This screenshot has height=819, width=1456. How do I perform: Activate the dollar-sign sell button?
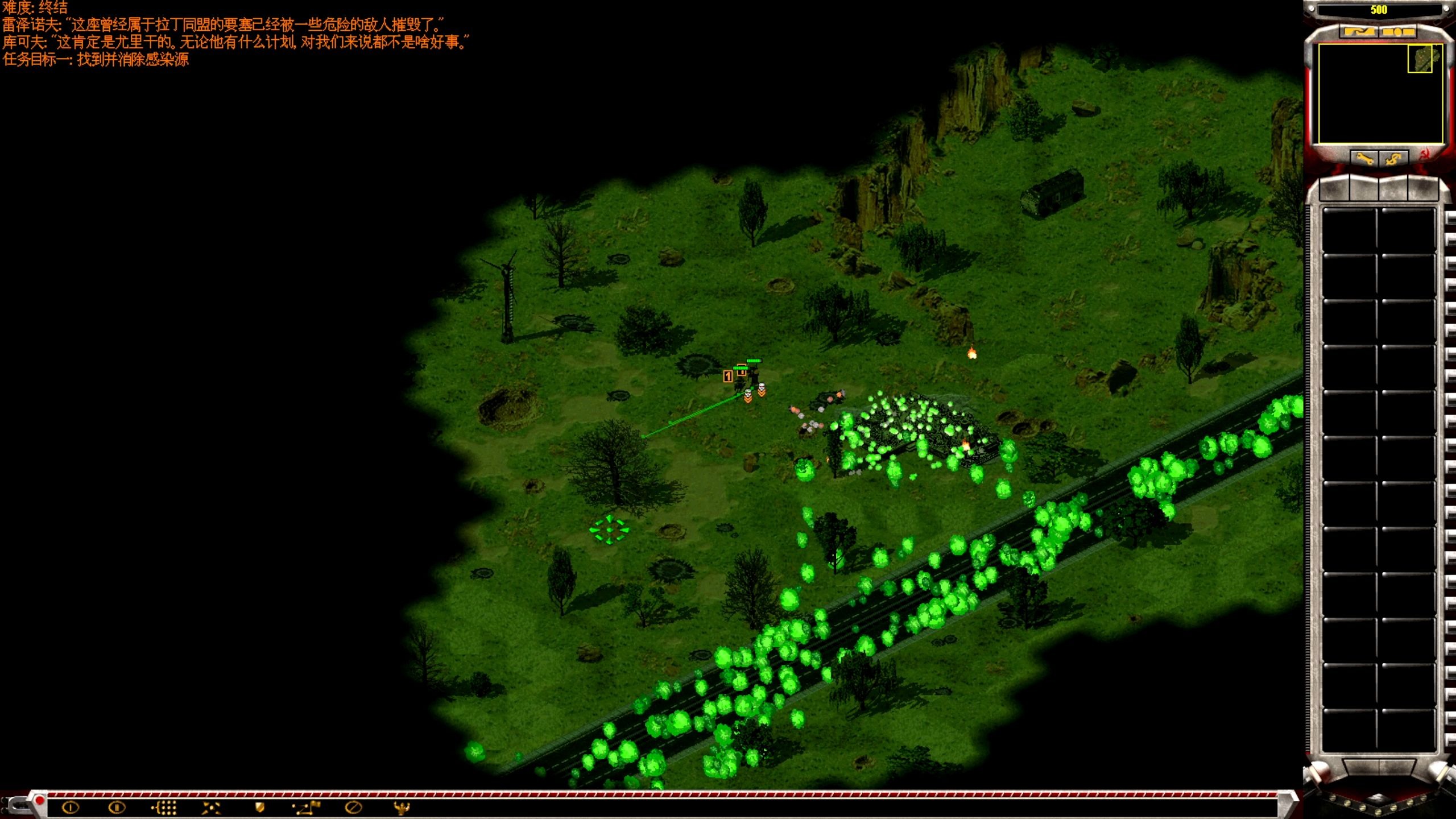pyautogui.click(x=1393, y=159)
